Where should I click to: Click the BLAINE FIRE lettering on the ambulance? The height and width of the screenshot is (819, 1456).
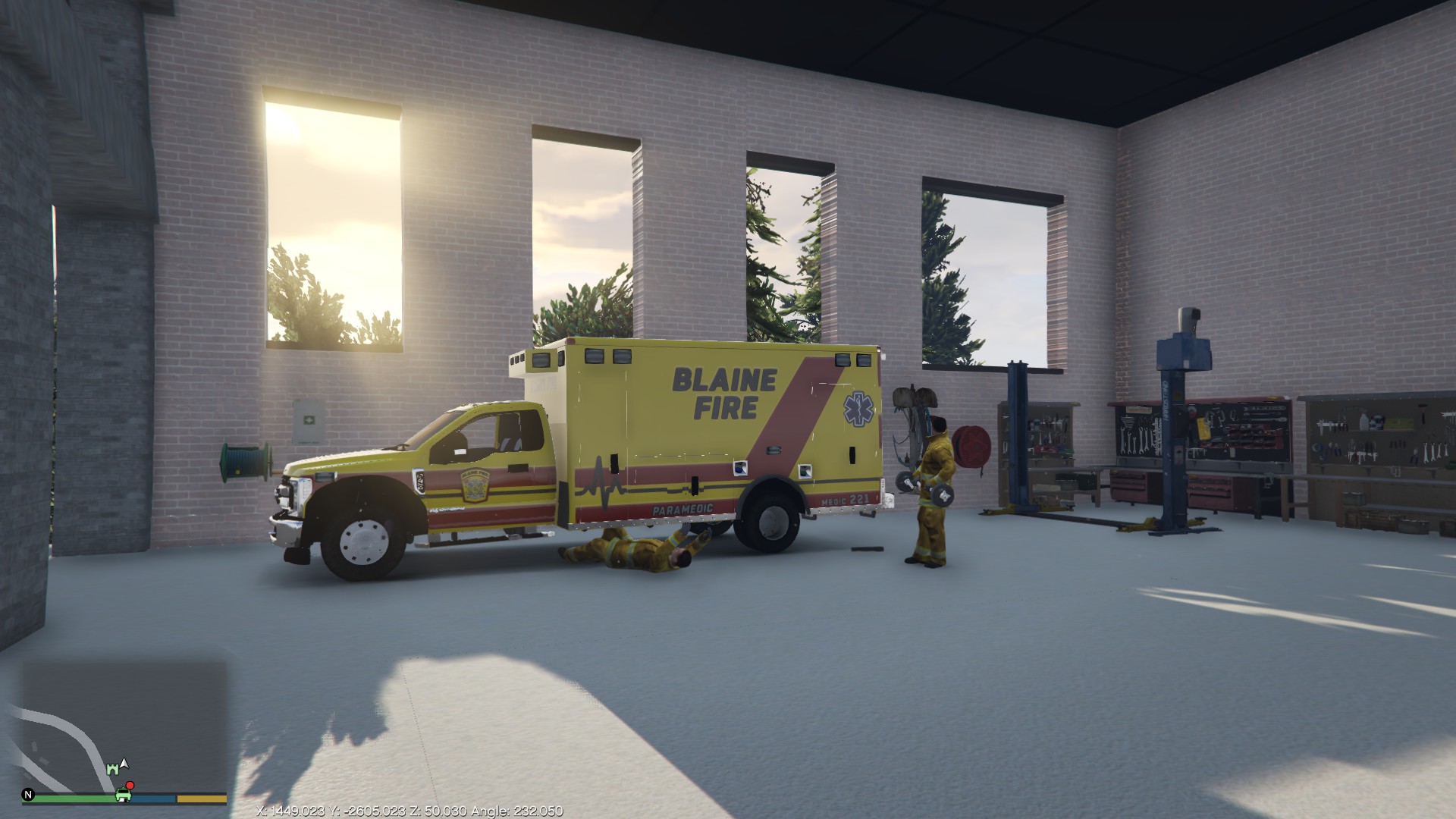click(x=725, y=389)
